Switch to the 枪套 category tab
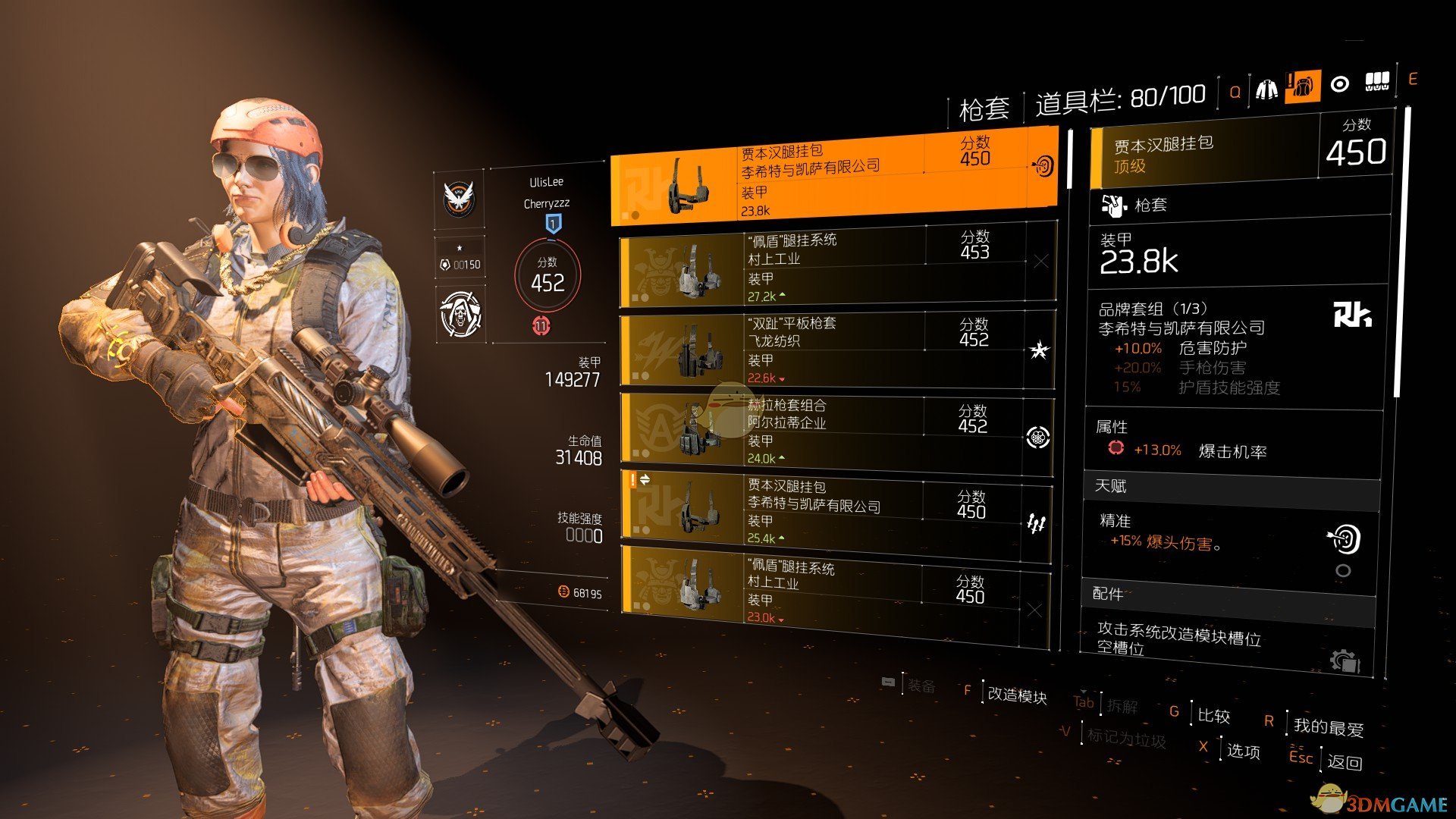 983,107
